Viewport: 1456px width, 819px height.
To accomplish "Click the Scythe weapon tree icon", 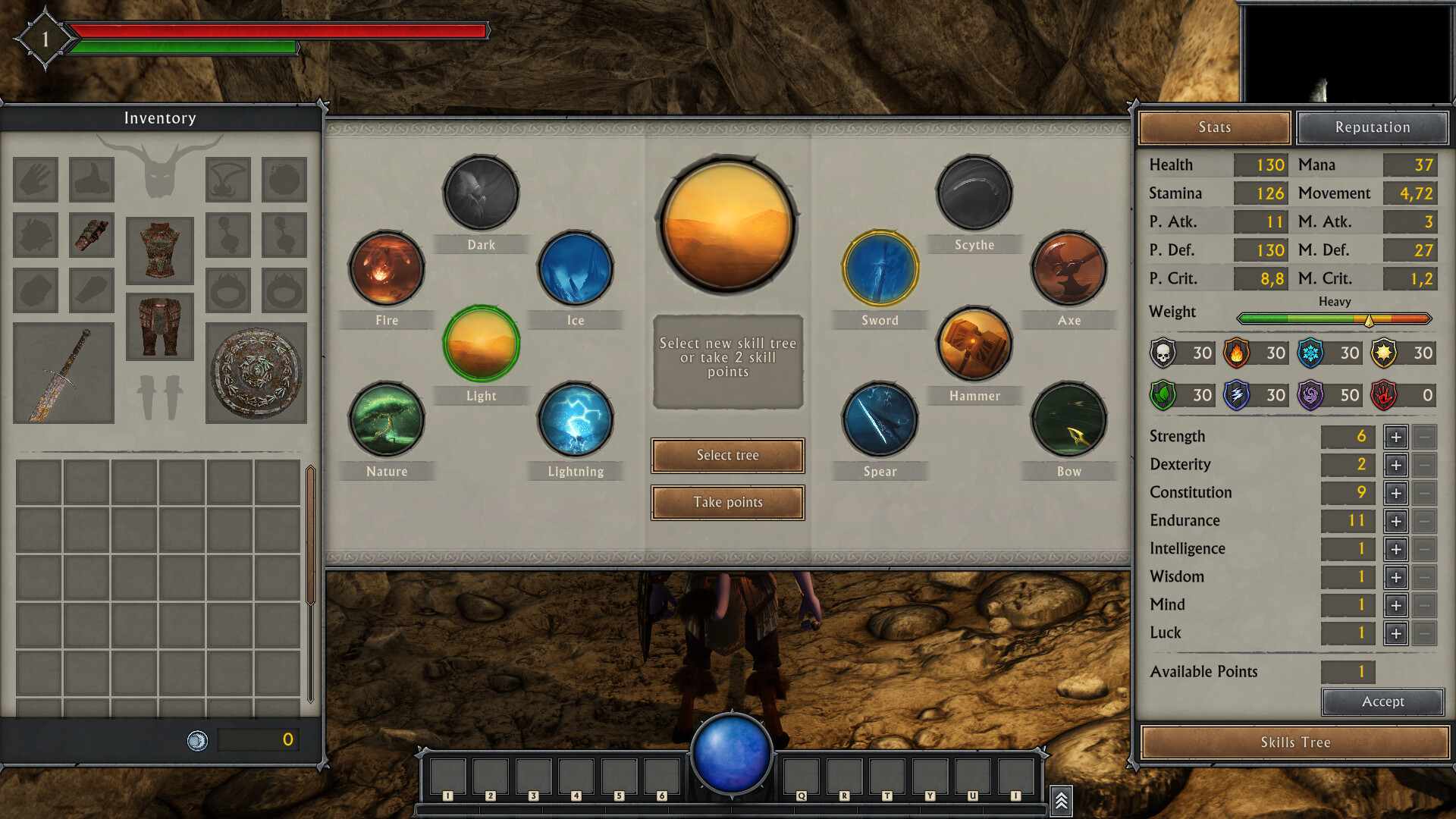I will click(975, 193).
